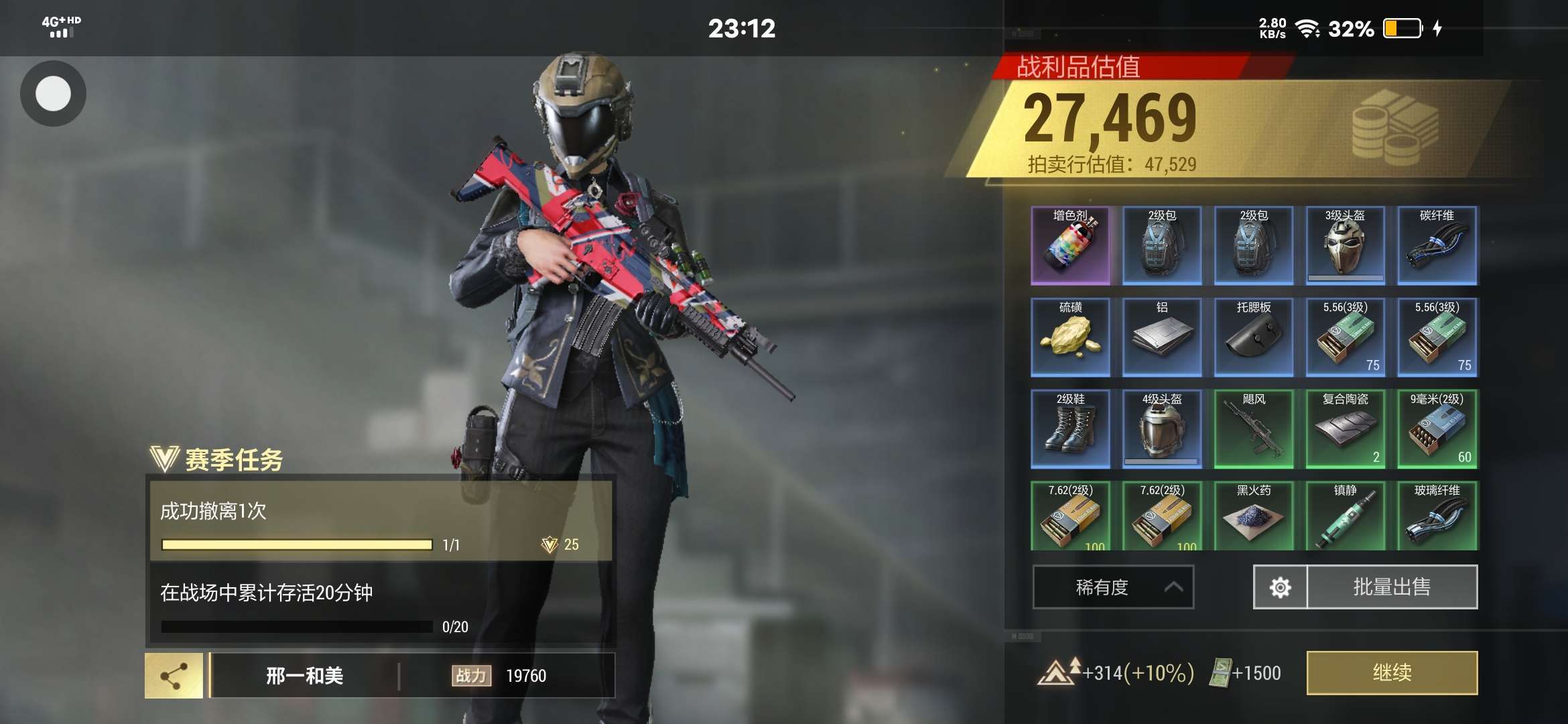Select the 托腮板 cheek pad item
This screenshot has height=724, width=1568.
coord(1254,337)
